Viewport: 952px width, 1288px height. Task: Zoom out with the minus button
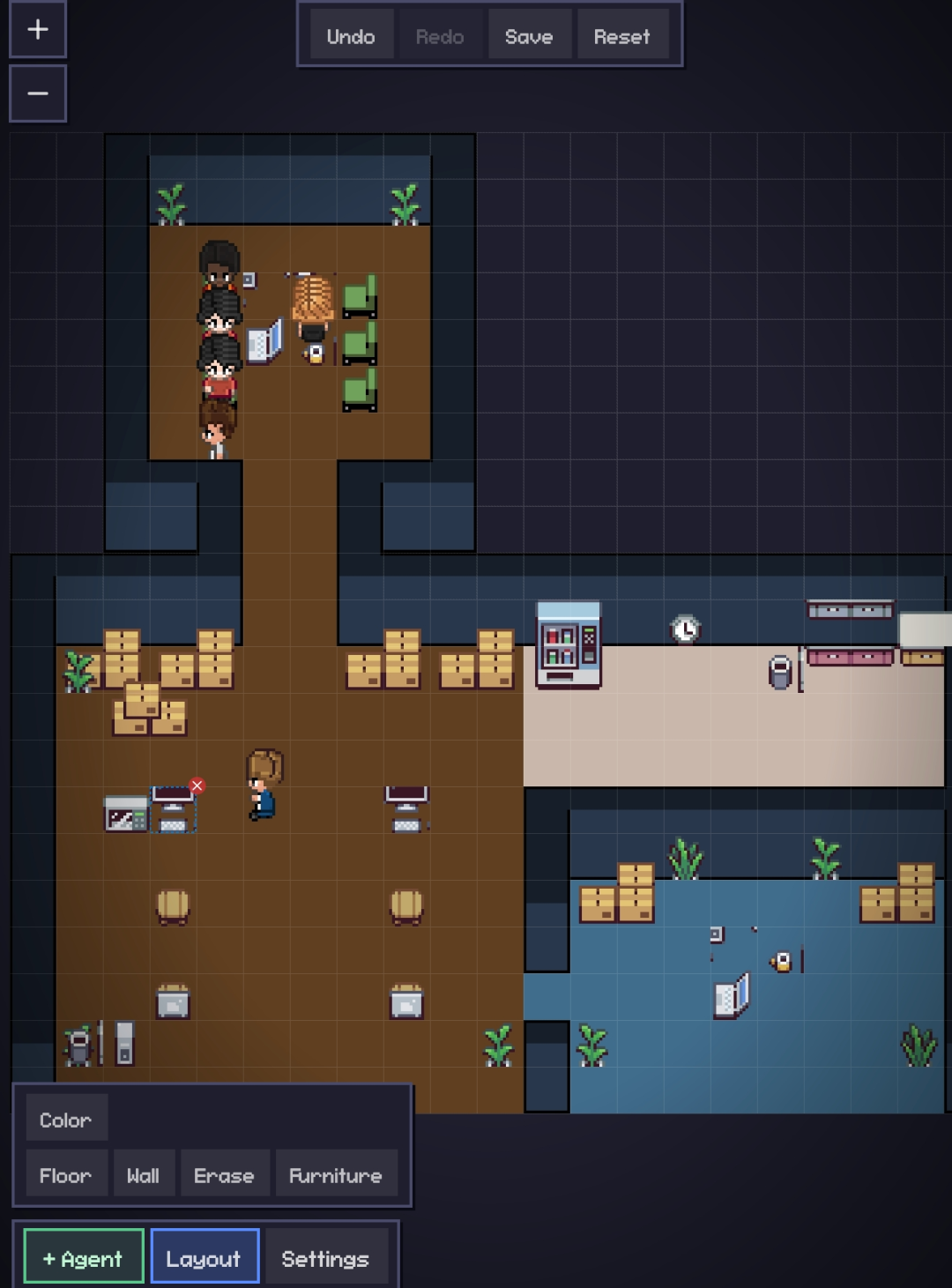point(38,93)
